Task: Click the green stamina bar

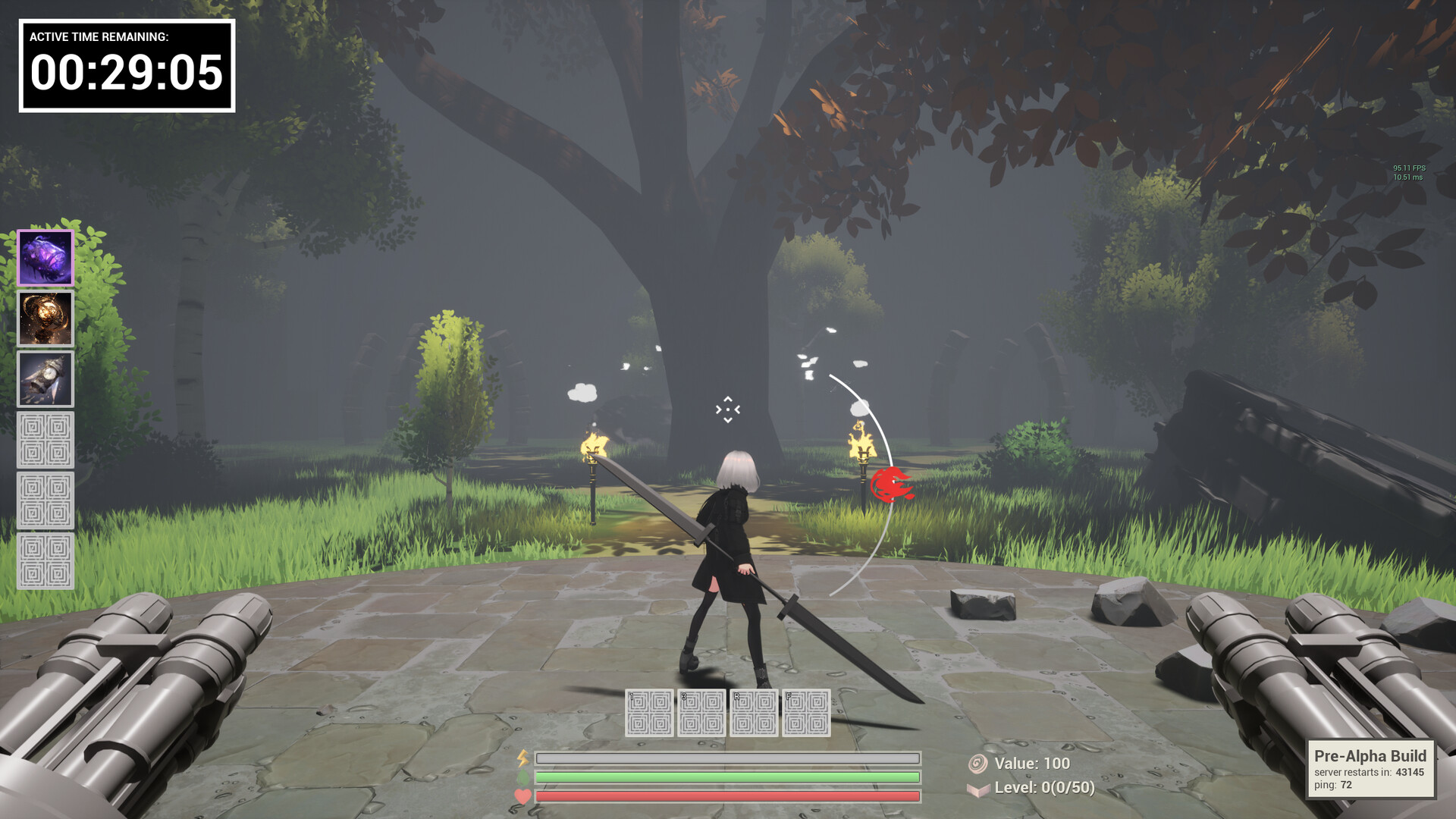Action: pyautogui.click(x=724, y=777)
